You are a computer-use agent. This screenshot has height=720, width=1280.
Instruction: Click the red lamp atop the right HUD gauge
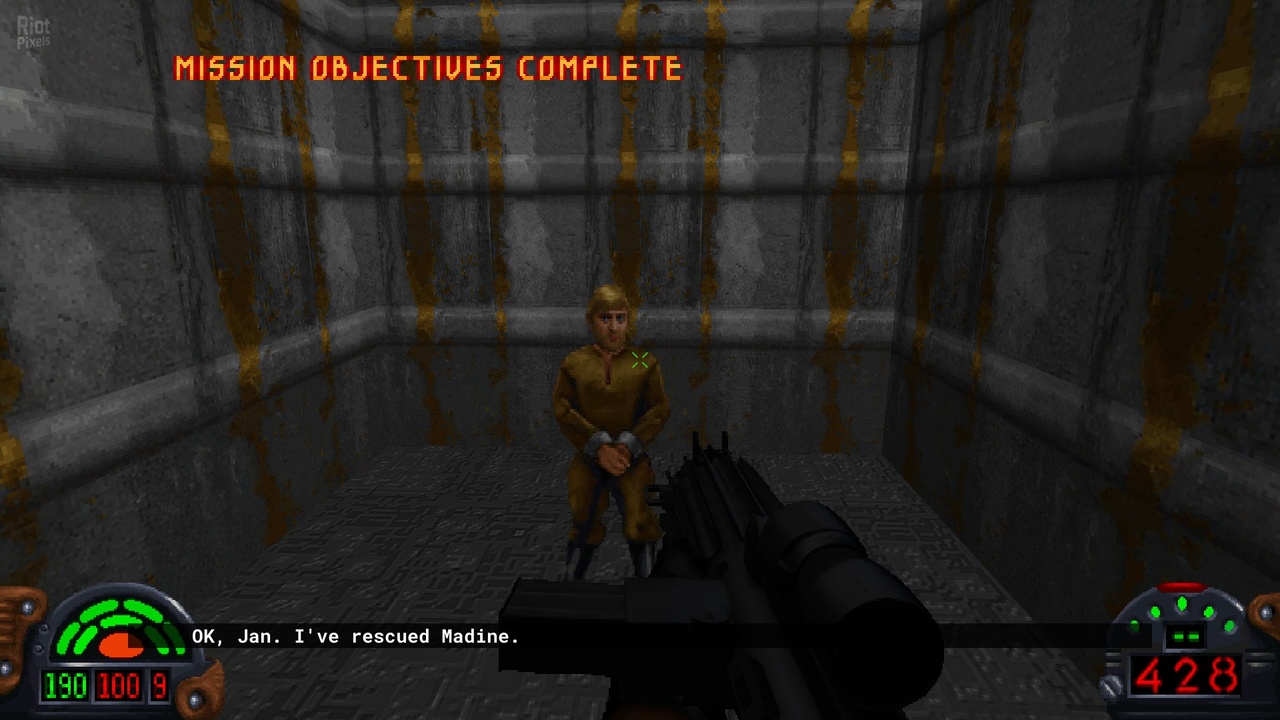point(1182,586)
